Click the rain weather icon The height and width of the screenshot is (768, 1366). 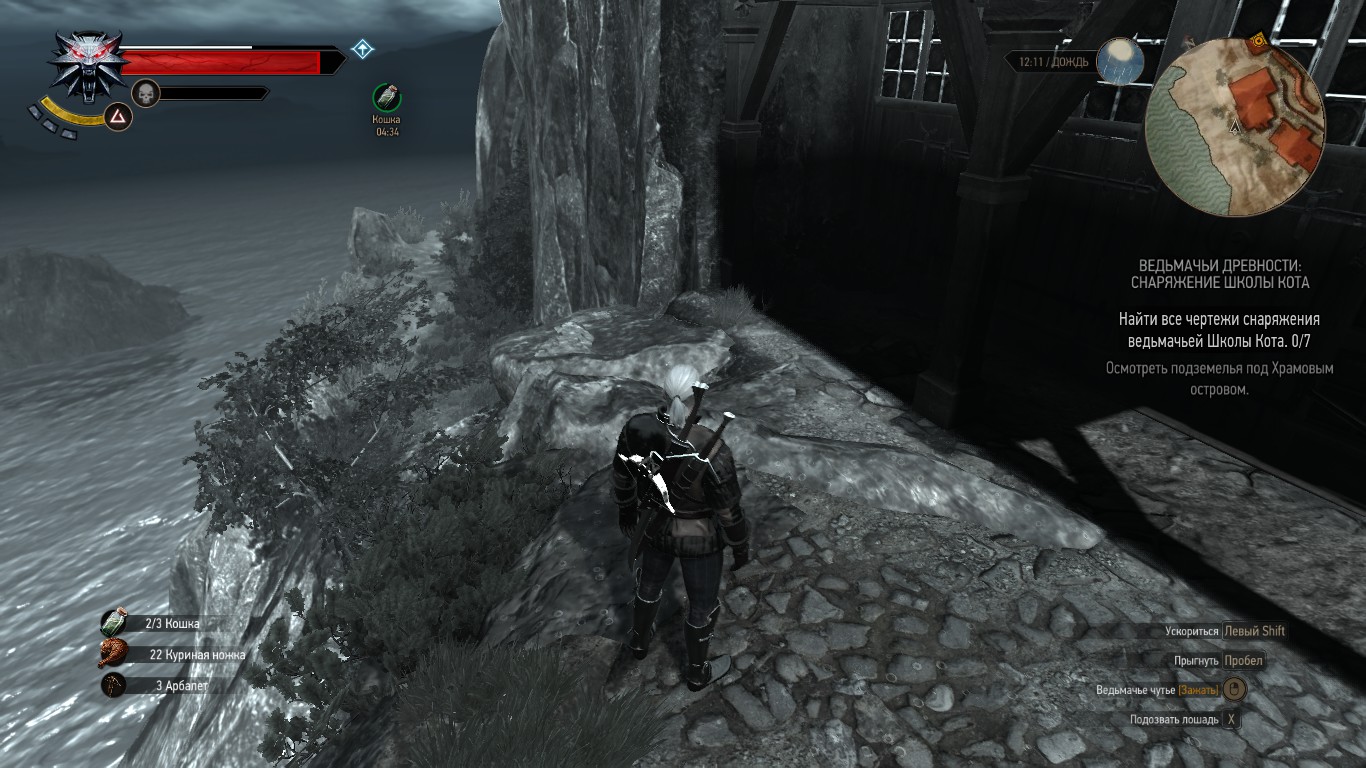coord(1119,61)
